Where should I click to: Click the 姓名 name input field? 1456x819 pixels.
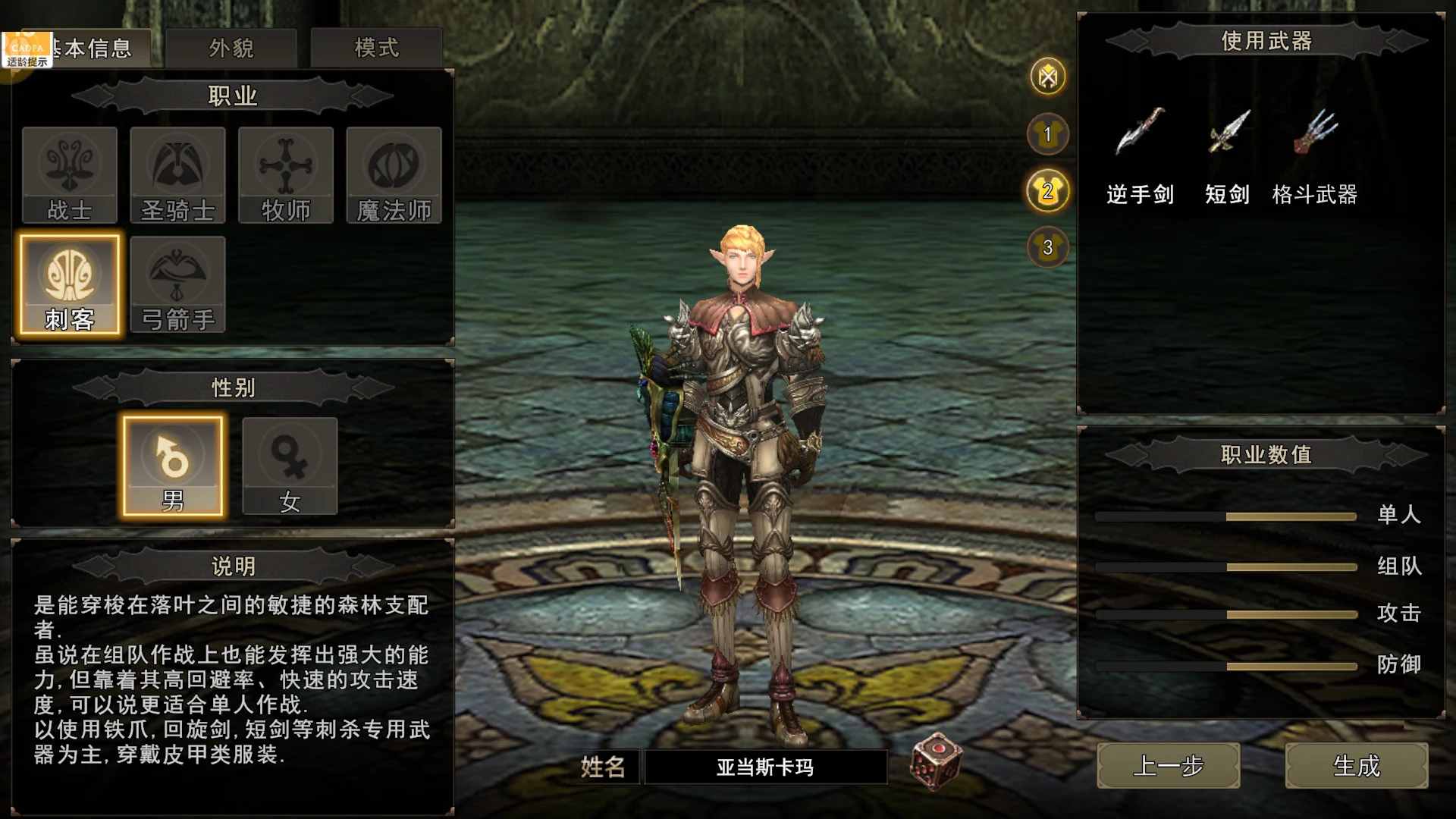[765, 767]
